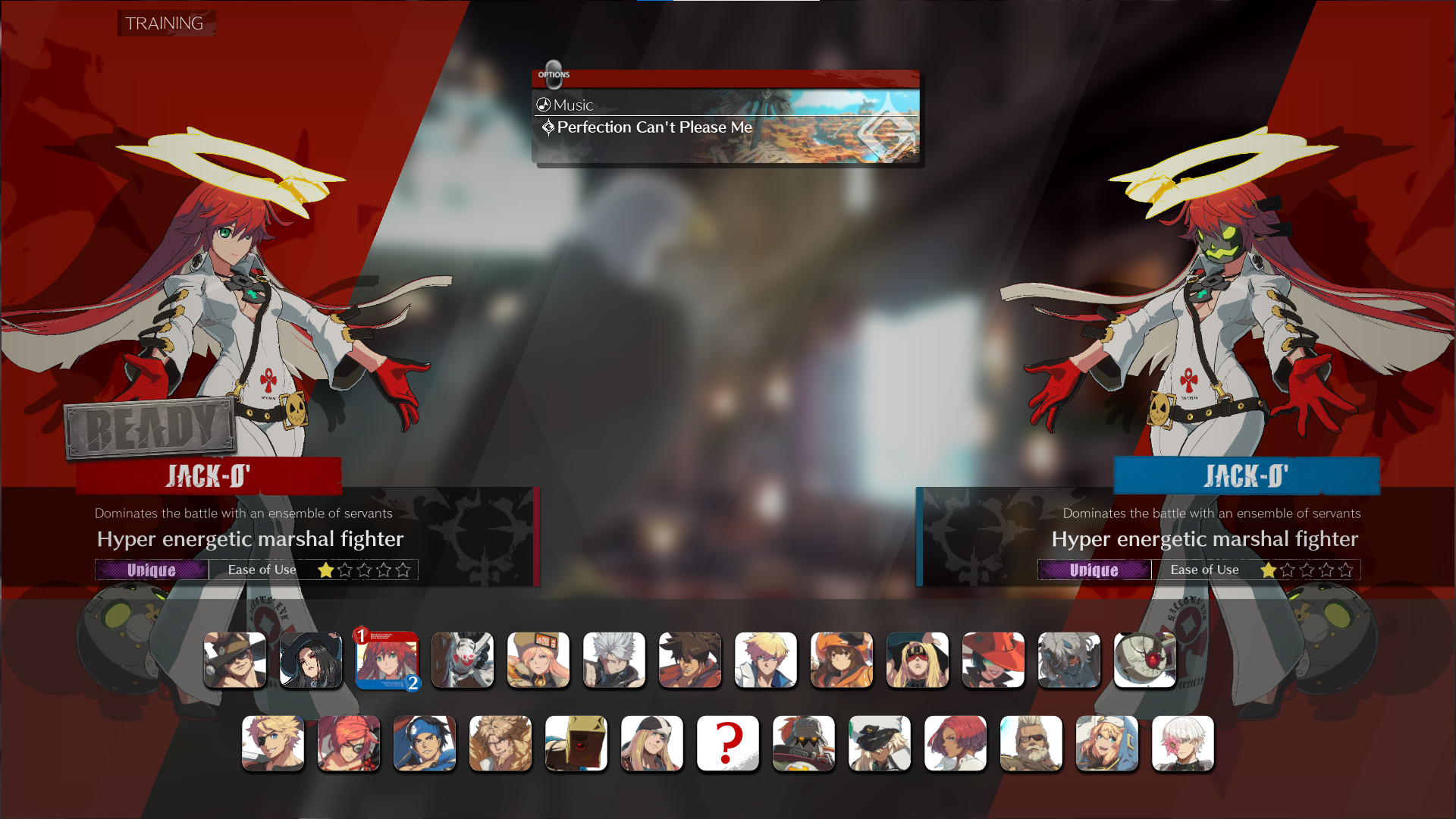This screenshot has height=819, width=1456.
Task: Click the random character question mark tile
Action: [x=728, y=743]
